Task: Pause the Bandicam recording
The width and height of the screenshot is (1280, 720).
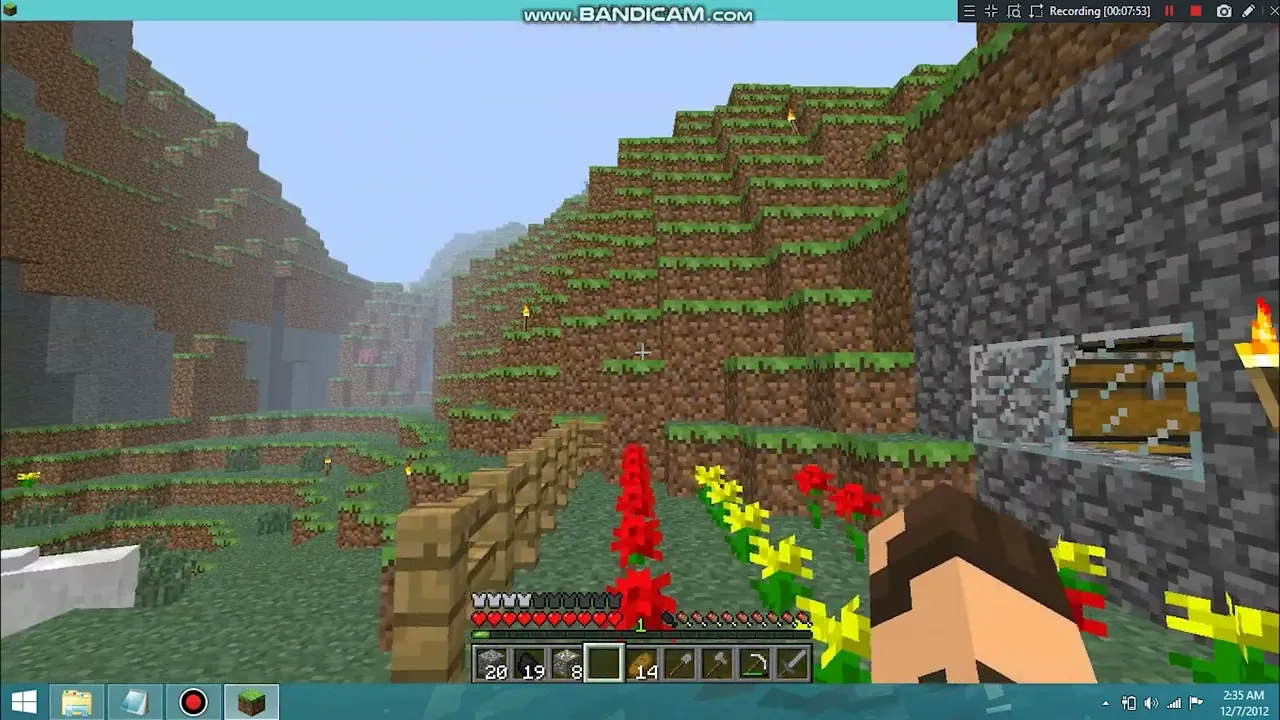Action: [1169, 11]
